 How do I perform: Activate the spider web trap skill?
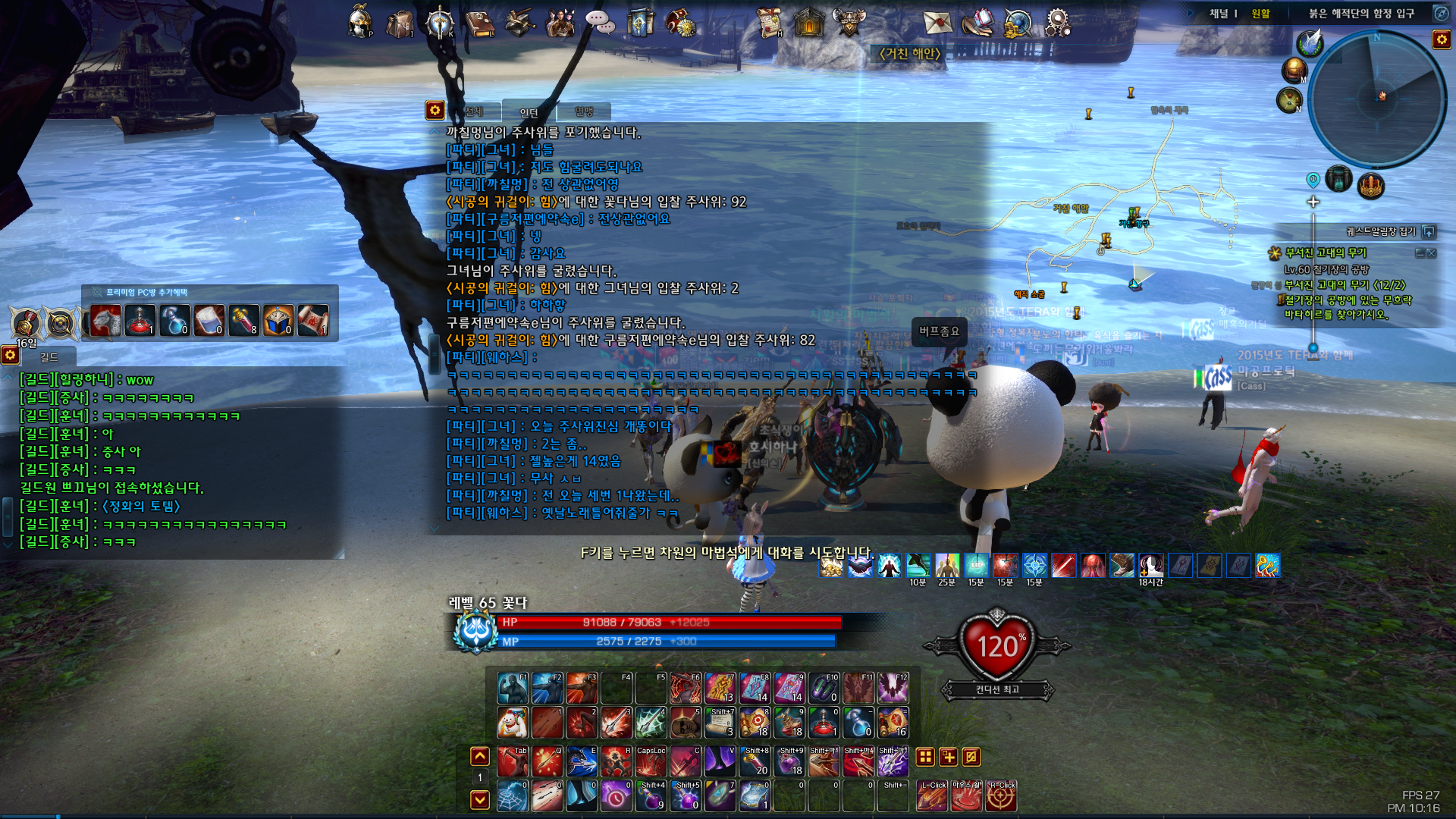[513, 796]
